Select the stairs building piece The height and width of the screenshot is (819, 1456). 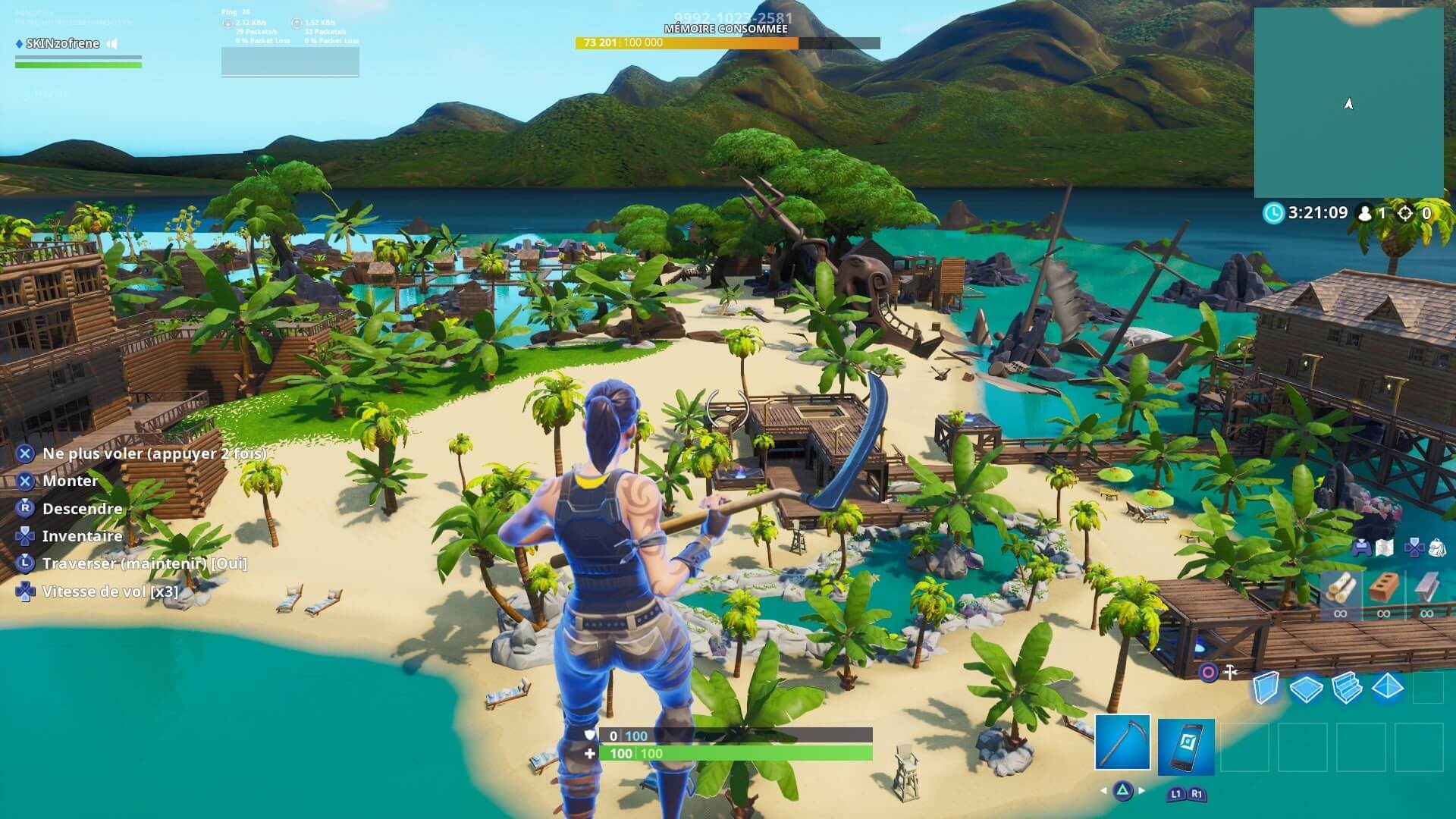1347,689
